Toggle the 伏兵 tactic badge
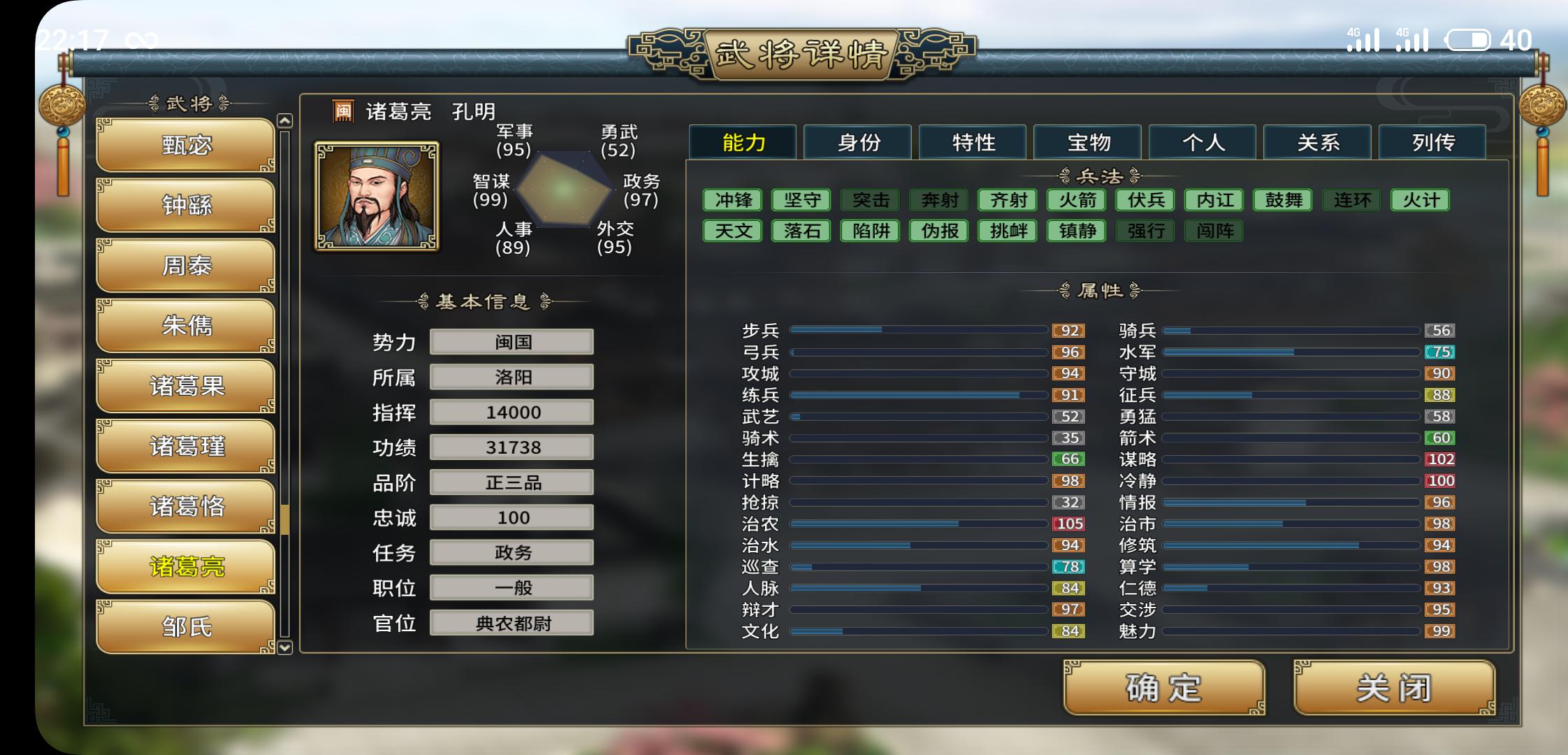 point(1146,200)
